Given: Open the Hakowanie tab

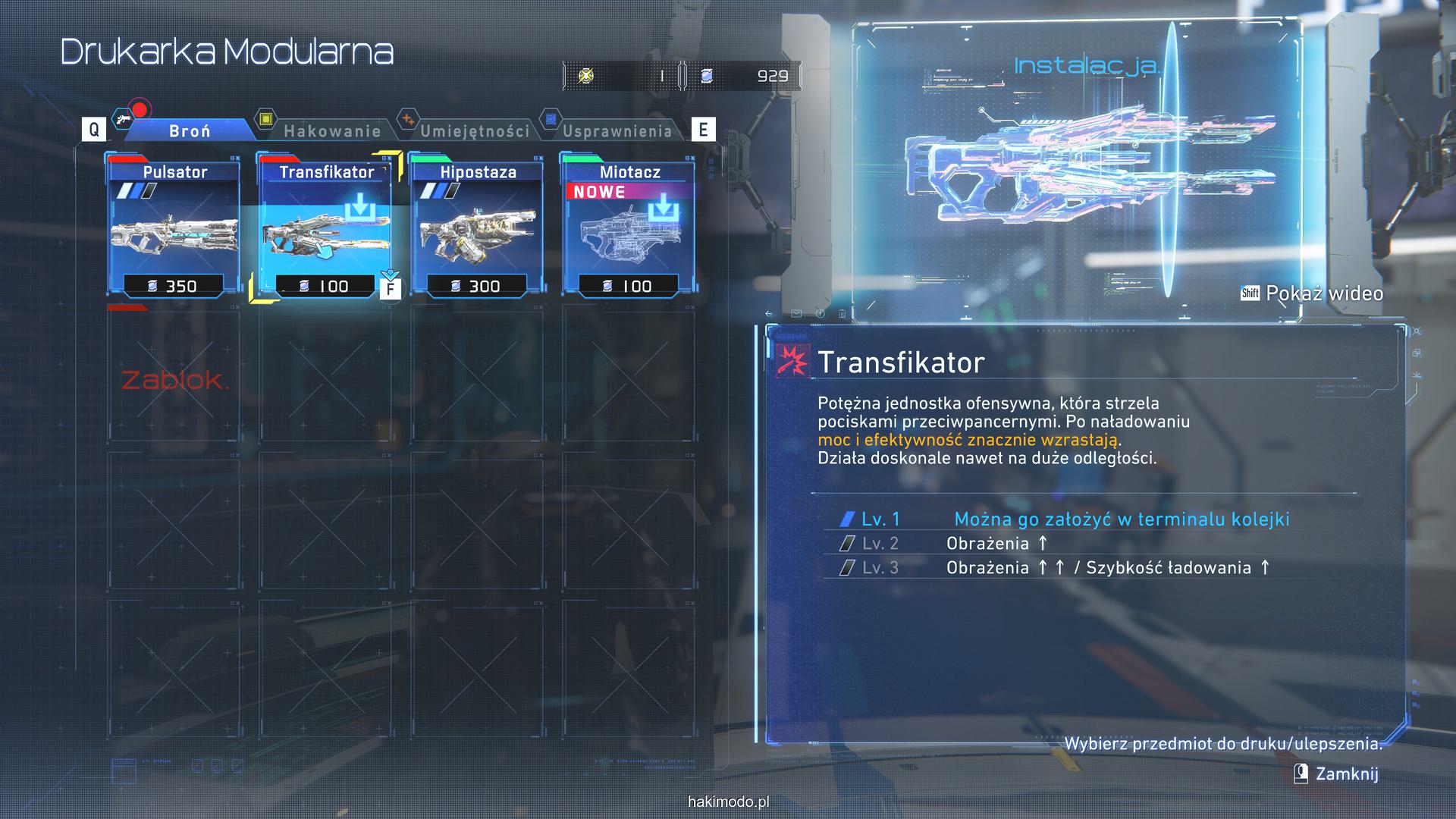Looking at the screenshot, I should point(331,131).
